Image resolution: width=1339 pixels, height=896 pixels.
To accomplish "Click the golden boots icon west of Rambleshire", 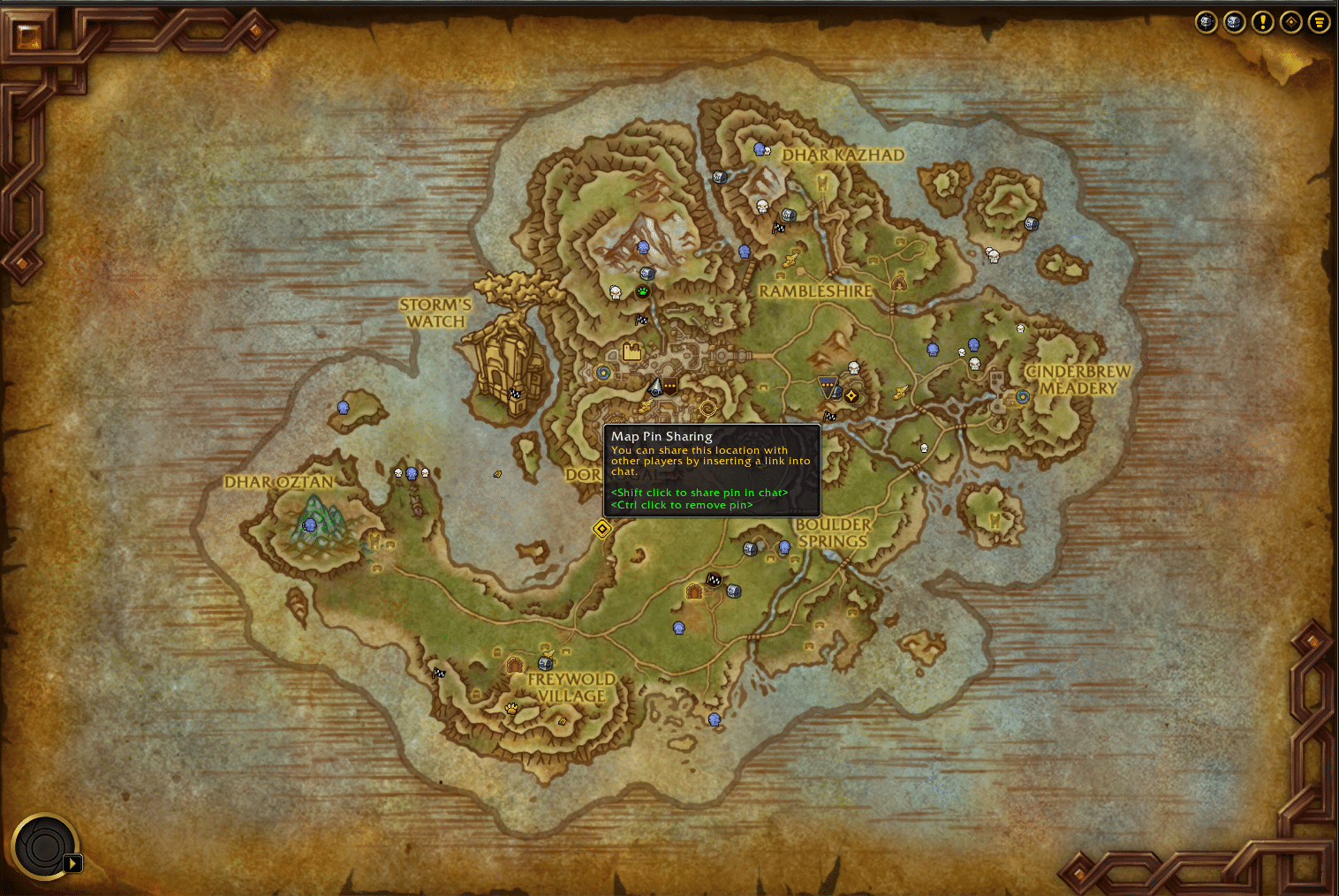I will coord(790,259).
